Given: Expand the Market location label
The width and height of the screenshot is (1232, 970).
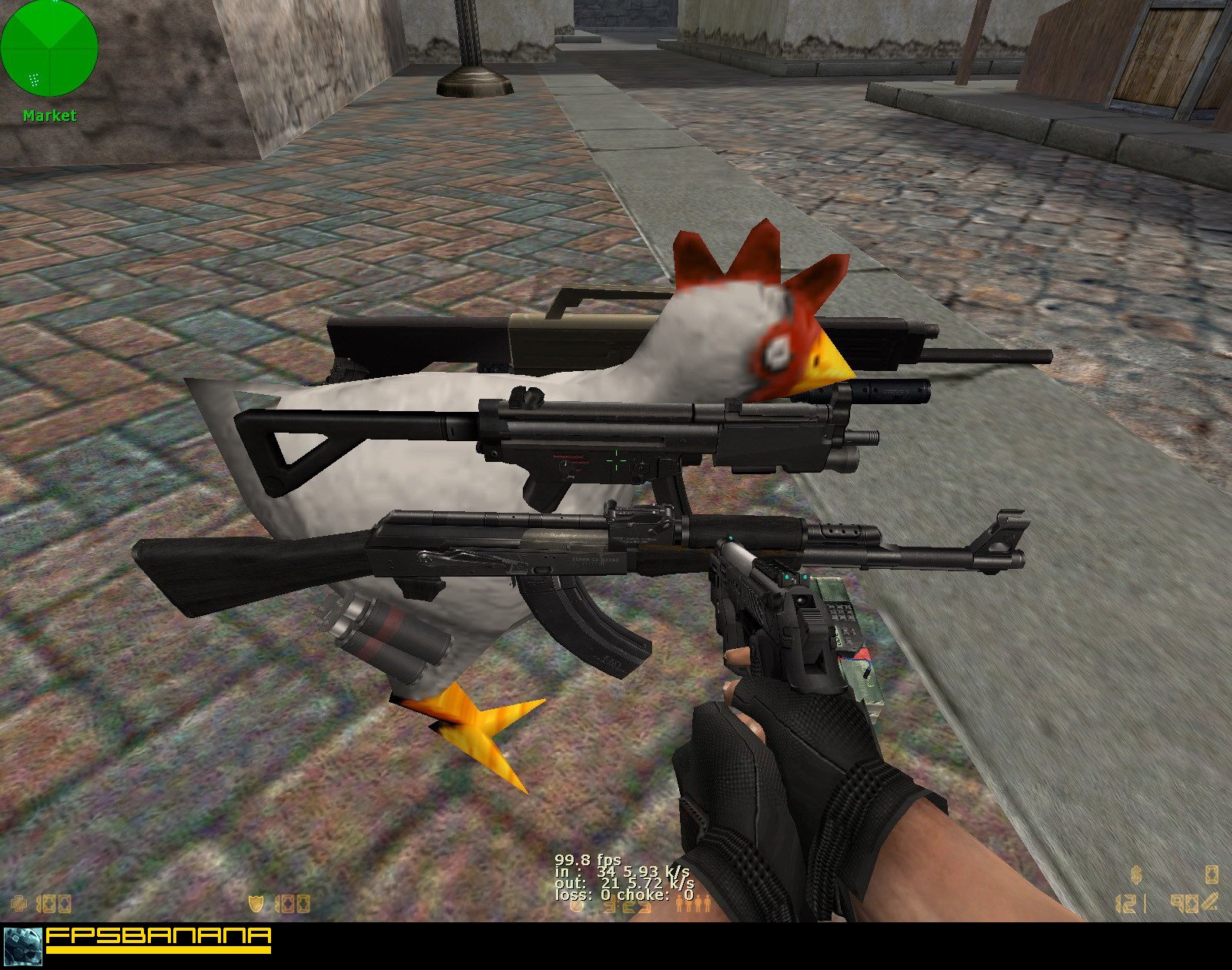Looking at the screenshot, I should pos(50,115).
